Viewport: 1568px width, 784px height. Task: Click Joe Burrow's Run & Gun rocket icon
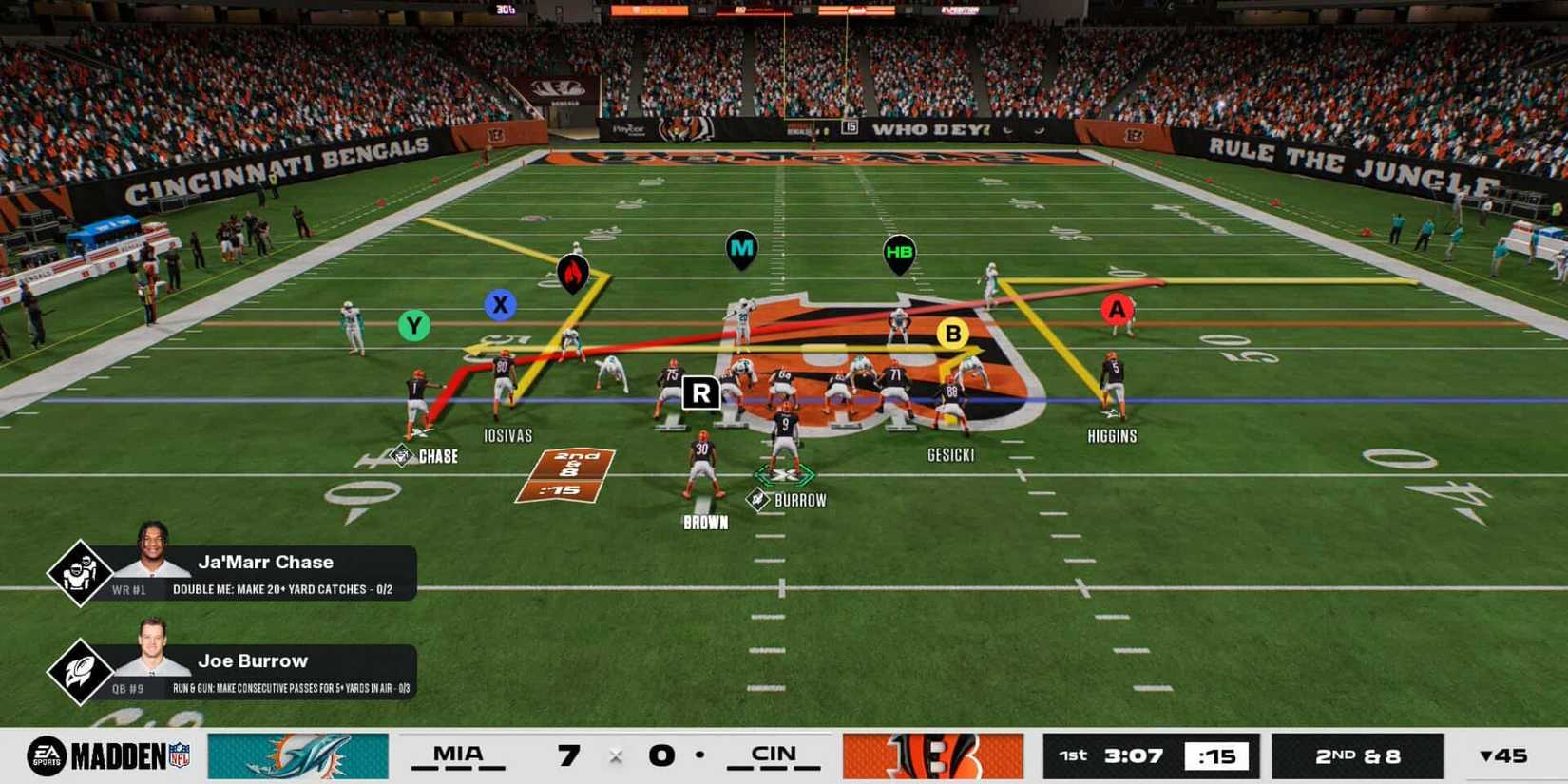[x=80, y=671]
